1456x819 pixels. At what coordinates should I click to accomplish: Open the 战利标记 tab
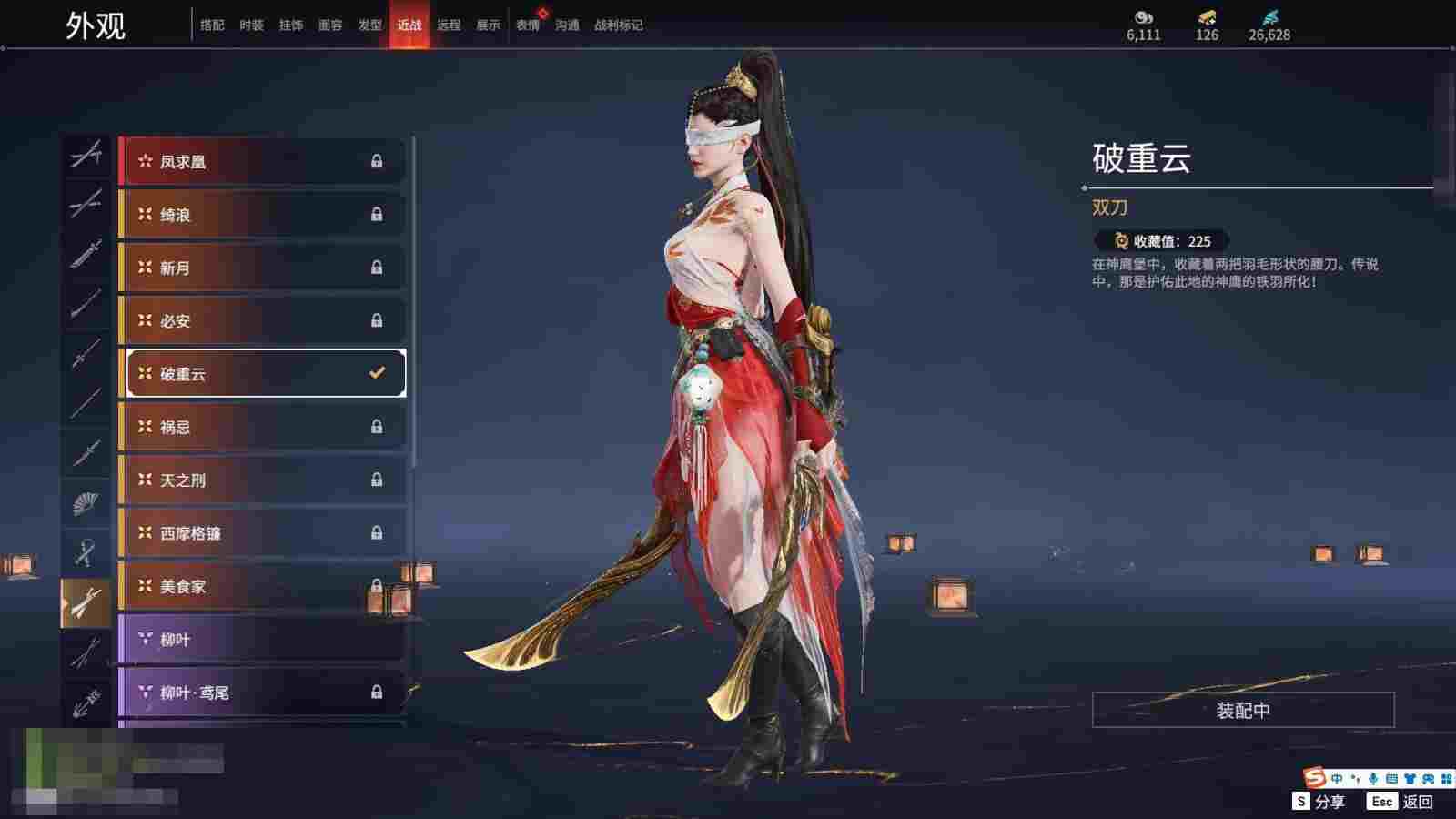click(x=618, y=25)
